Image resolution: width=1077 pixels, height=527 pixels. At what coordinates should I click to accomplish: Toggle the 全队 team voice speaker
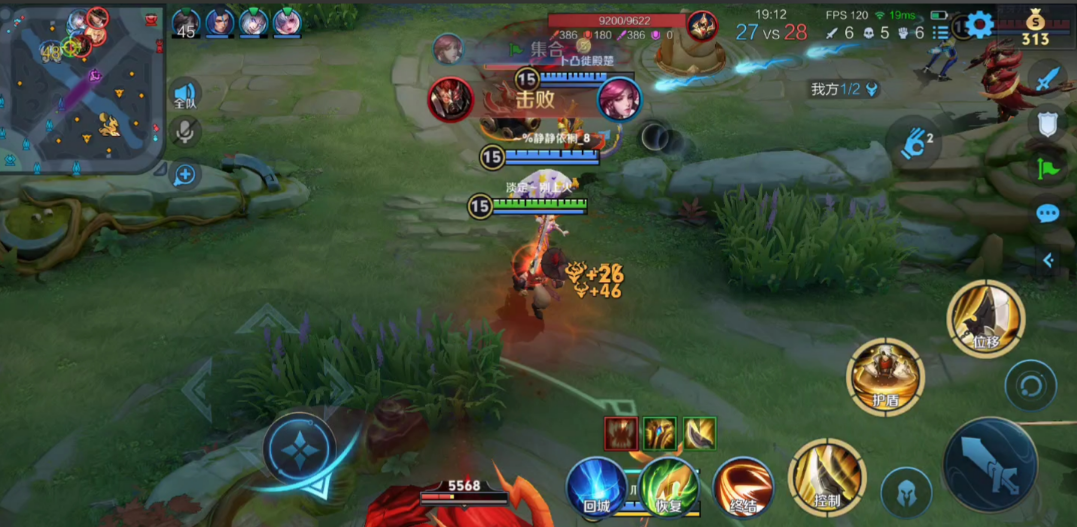click(x=185, y=93)
